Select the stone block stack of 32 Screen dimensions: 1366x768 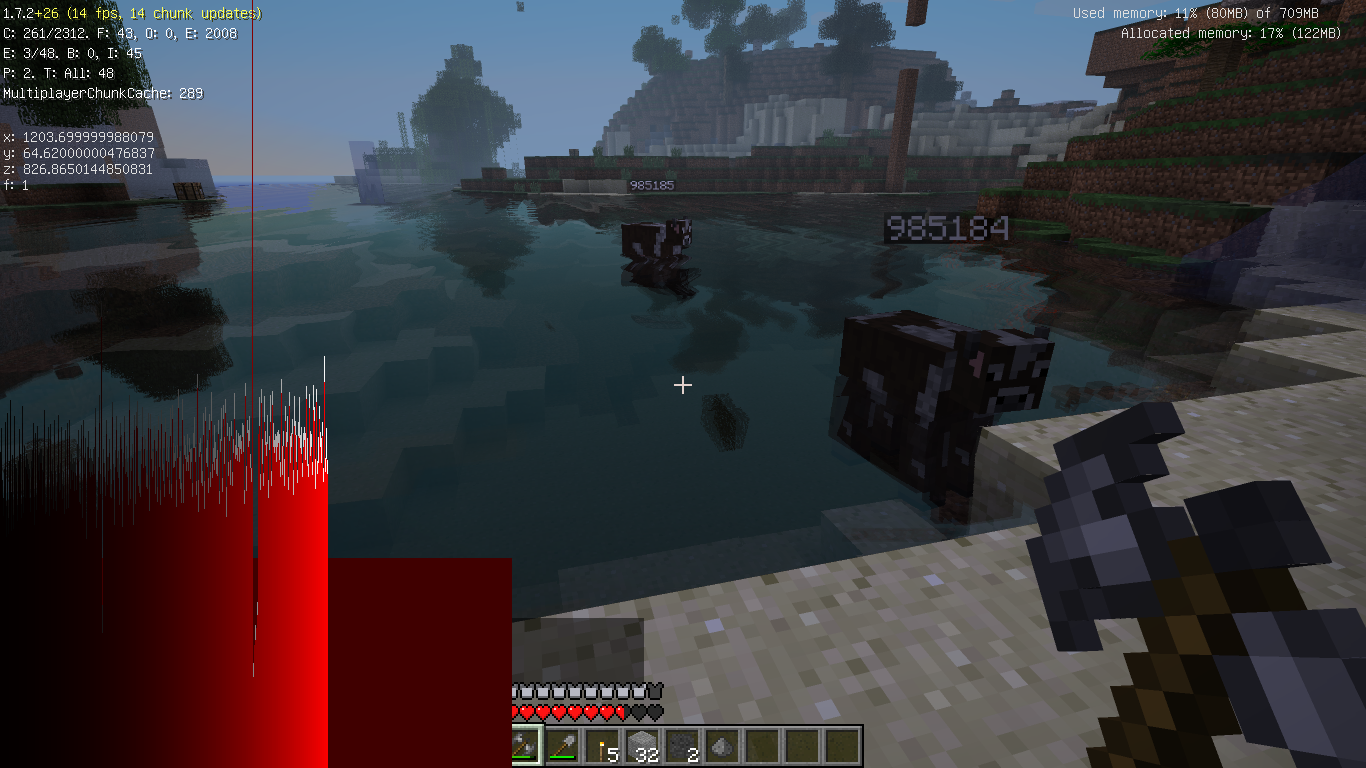pos(642,745)
